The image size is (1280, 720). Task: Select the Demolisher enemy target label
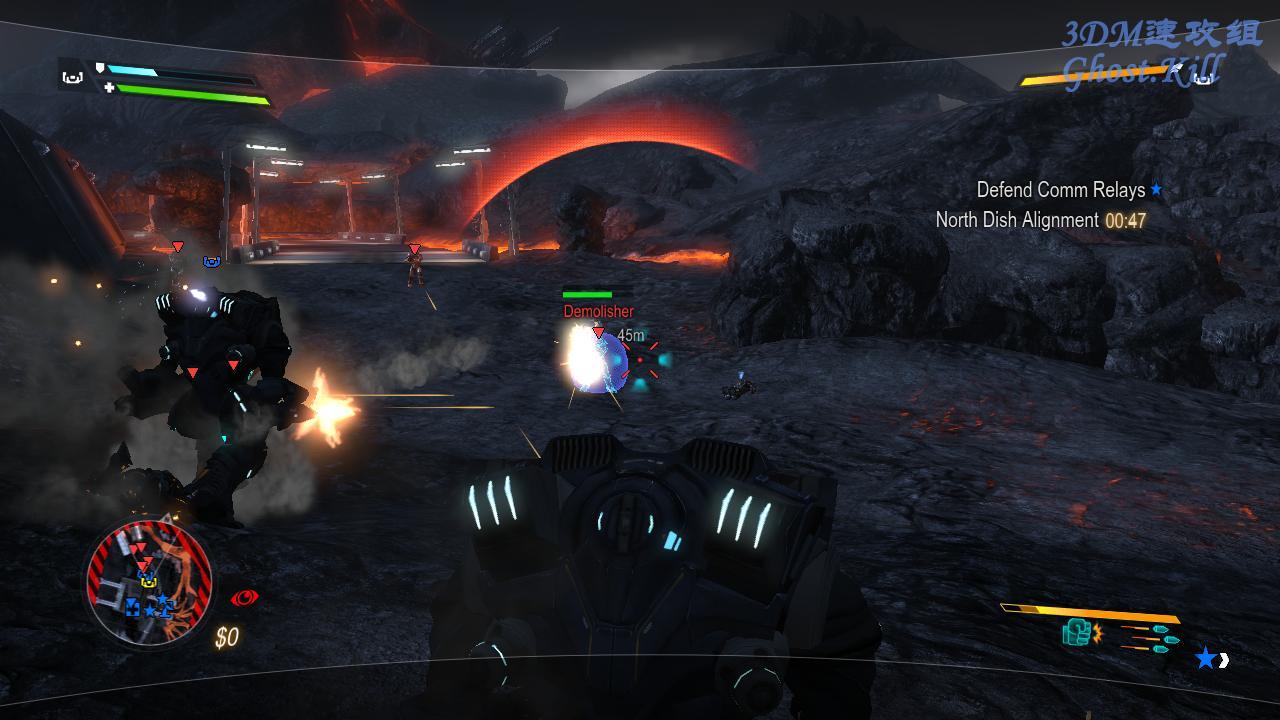pos(598,312)
